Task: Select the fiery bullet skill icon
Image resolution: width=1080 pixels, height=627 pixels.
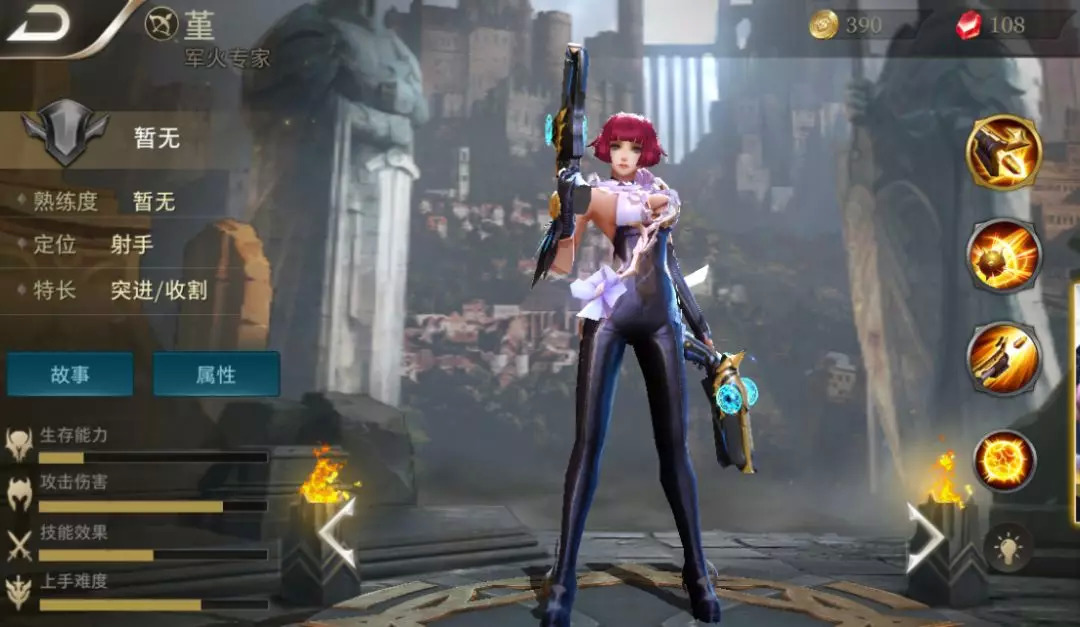Action: pyautogui.click(x=1004, y=256)
